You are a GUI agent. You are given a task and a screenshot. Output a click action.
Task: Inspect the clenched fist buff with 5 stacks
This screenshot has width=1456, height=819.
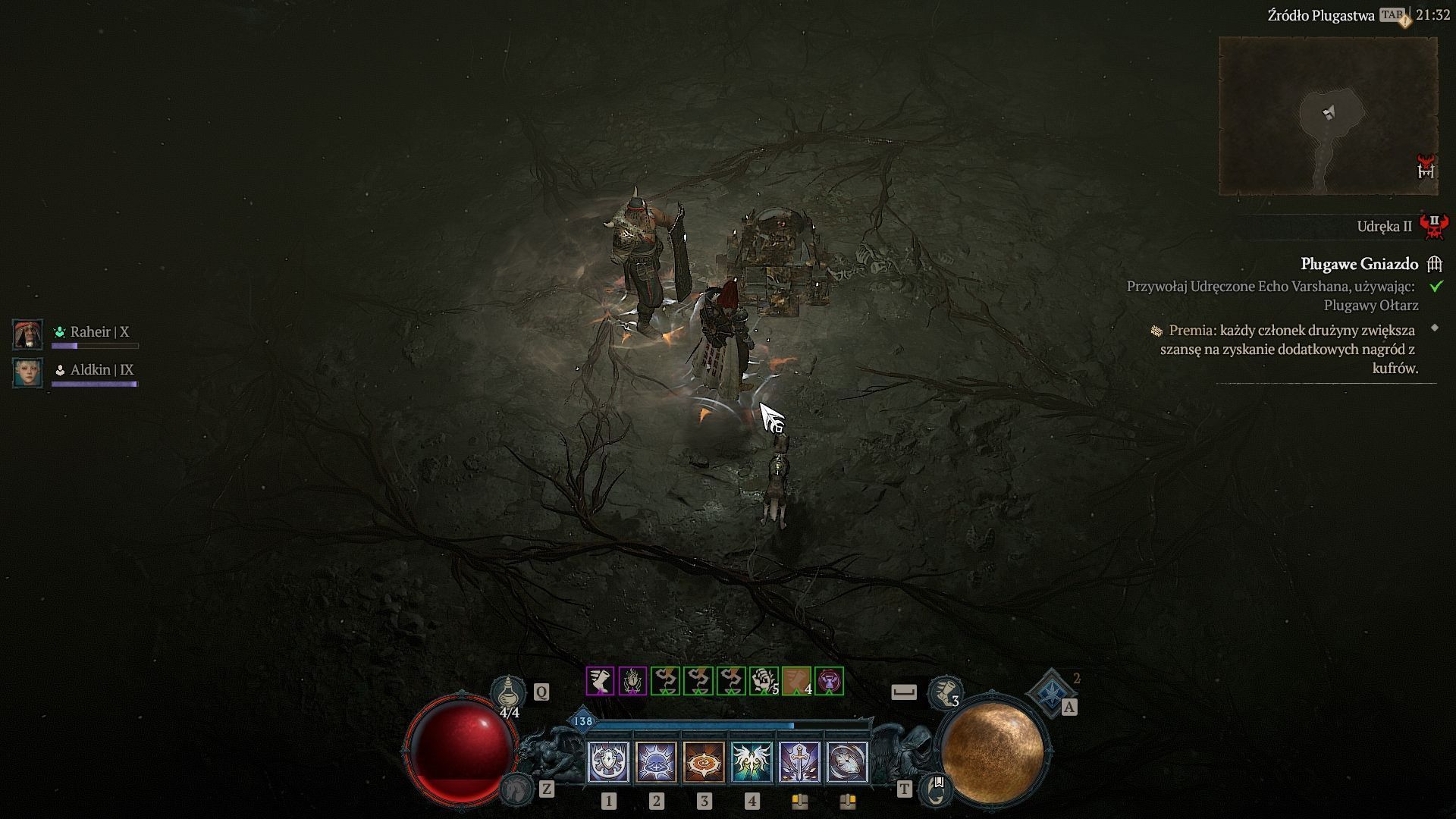pos(764,681)
